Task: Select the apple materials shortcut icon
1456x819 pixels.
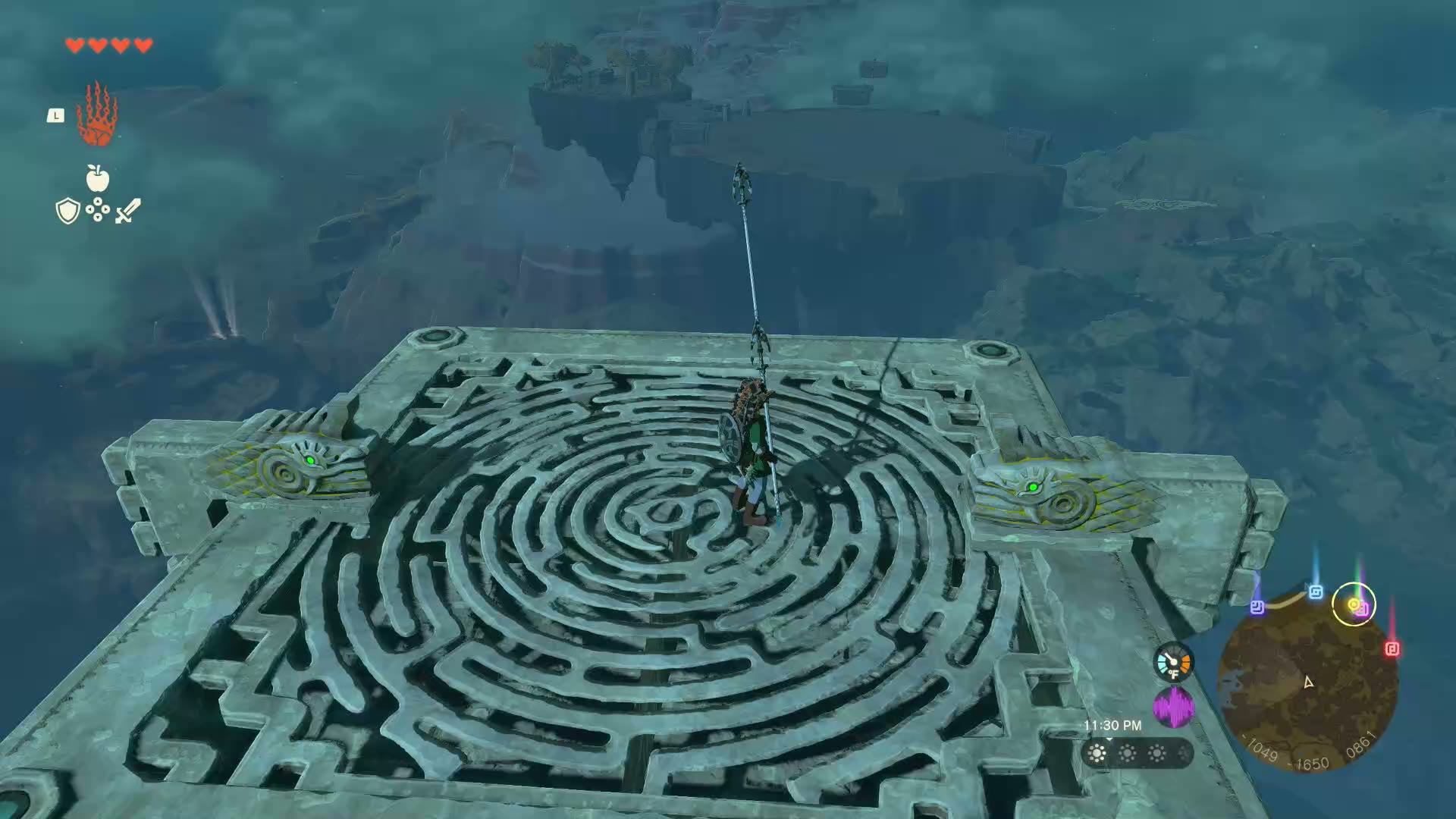Action: tap(98, 179)
